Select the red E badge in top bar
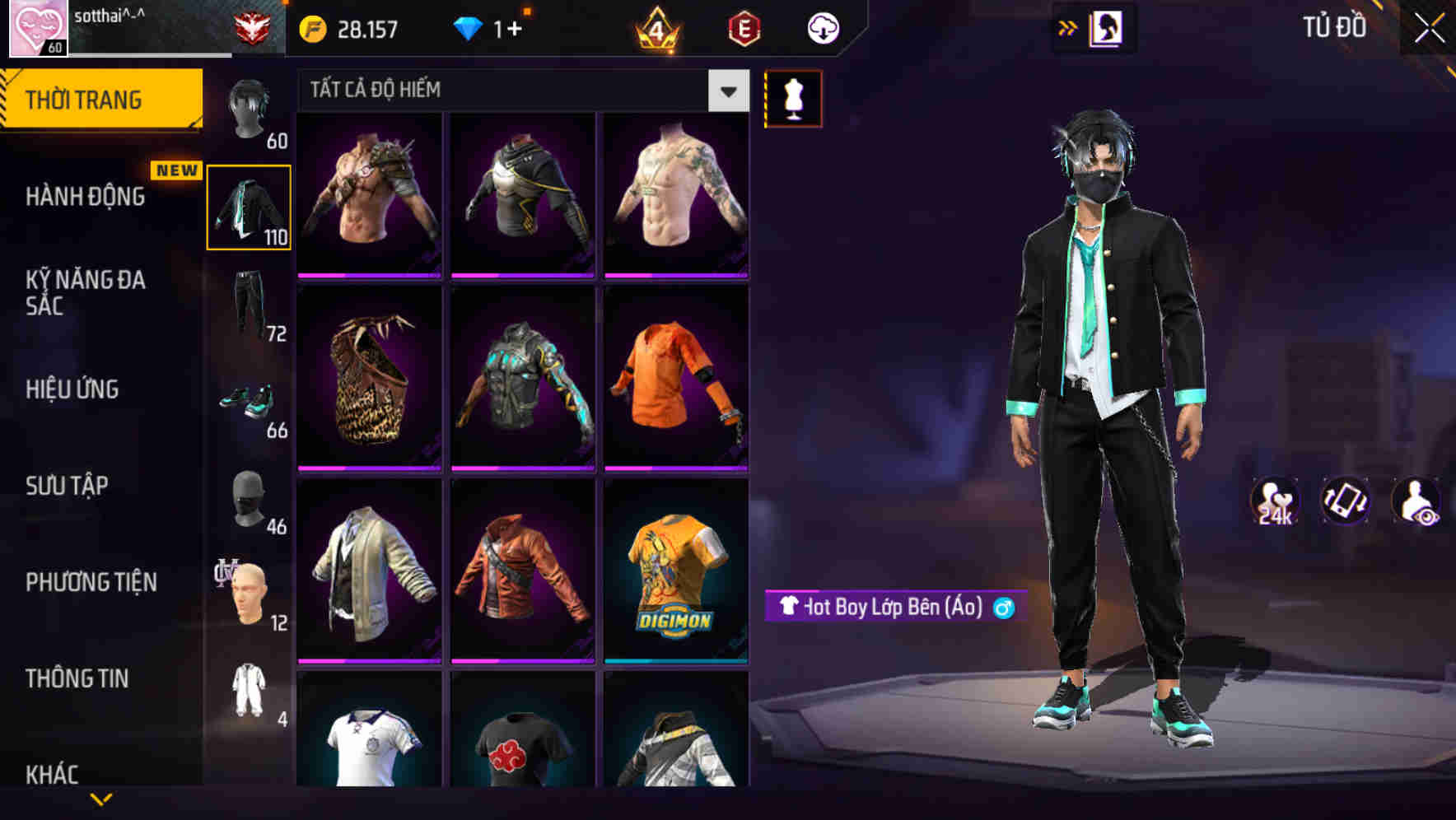The image size is (1456, 820). pyautogui.click(x=744, y=27)
